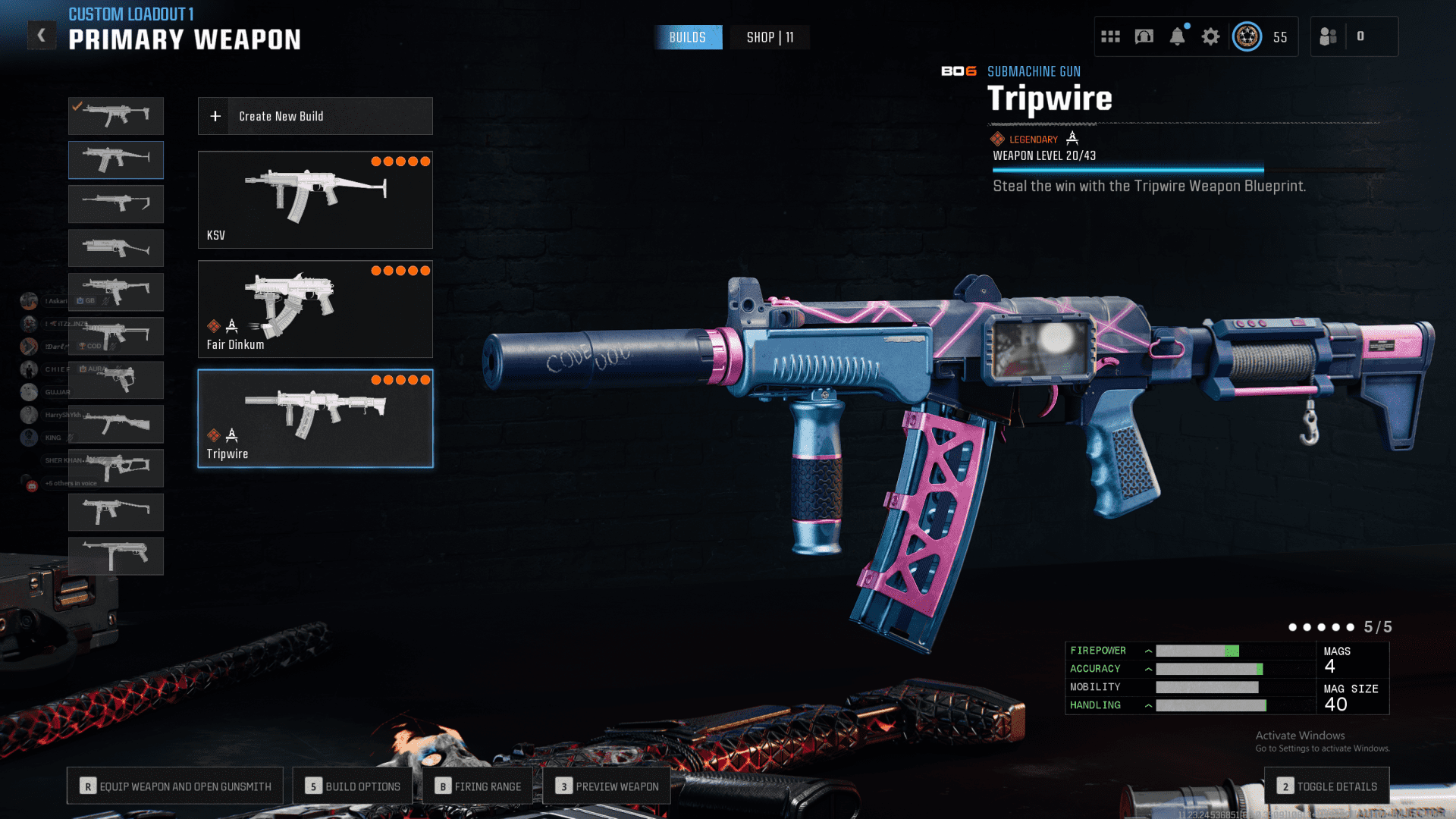
Task: Select the bottom weapon in the list
Action: coord(116,556)
